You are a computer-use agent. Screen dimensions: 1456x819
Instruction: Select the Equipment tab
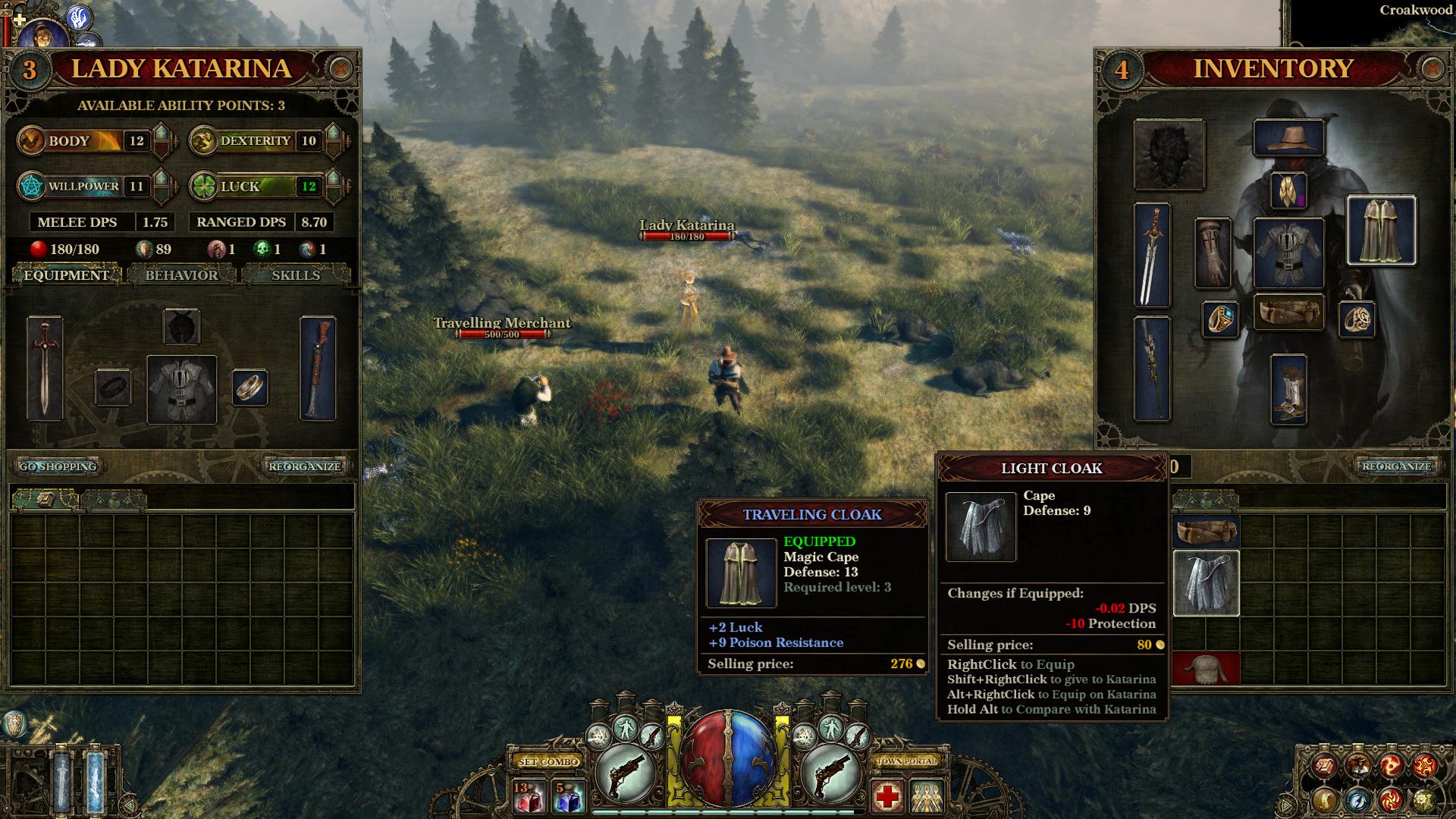(x=66, y=275)
